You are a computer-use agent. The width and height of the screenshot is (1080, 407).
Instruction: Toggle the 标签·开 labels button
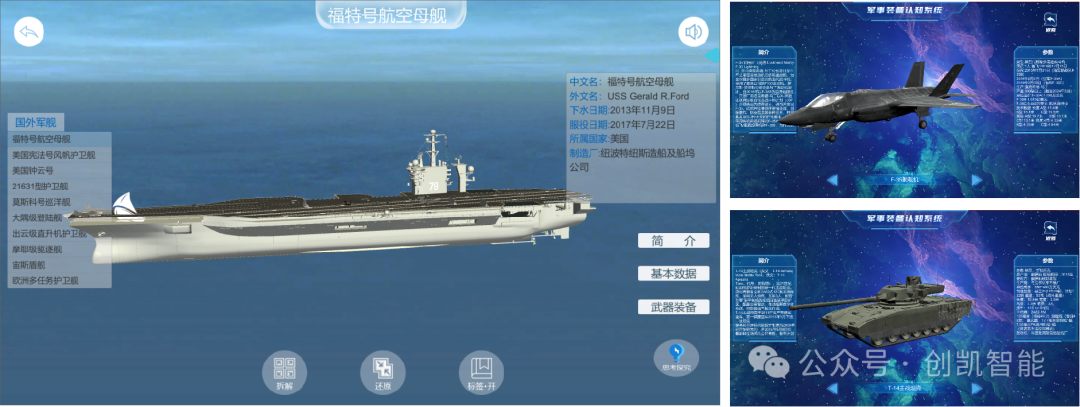tap(481, 371)
